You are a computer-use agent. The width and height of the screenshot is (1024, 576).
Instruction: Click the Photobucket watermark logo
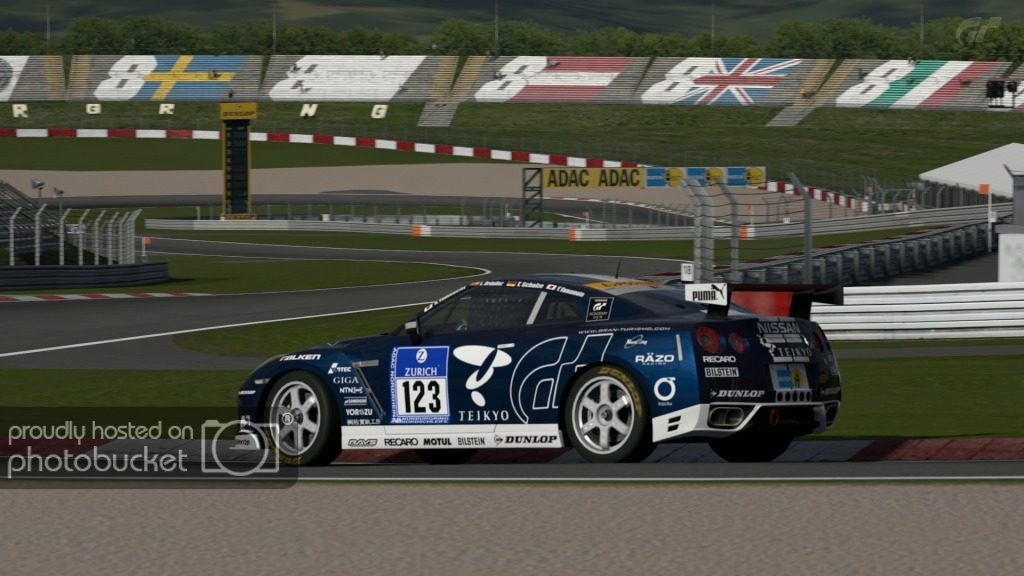(239, 447)
